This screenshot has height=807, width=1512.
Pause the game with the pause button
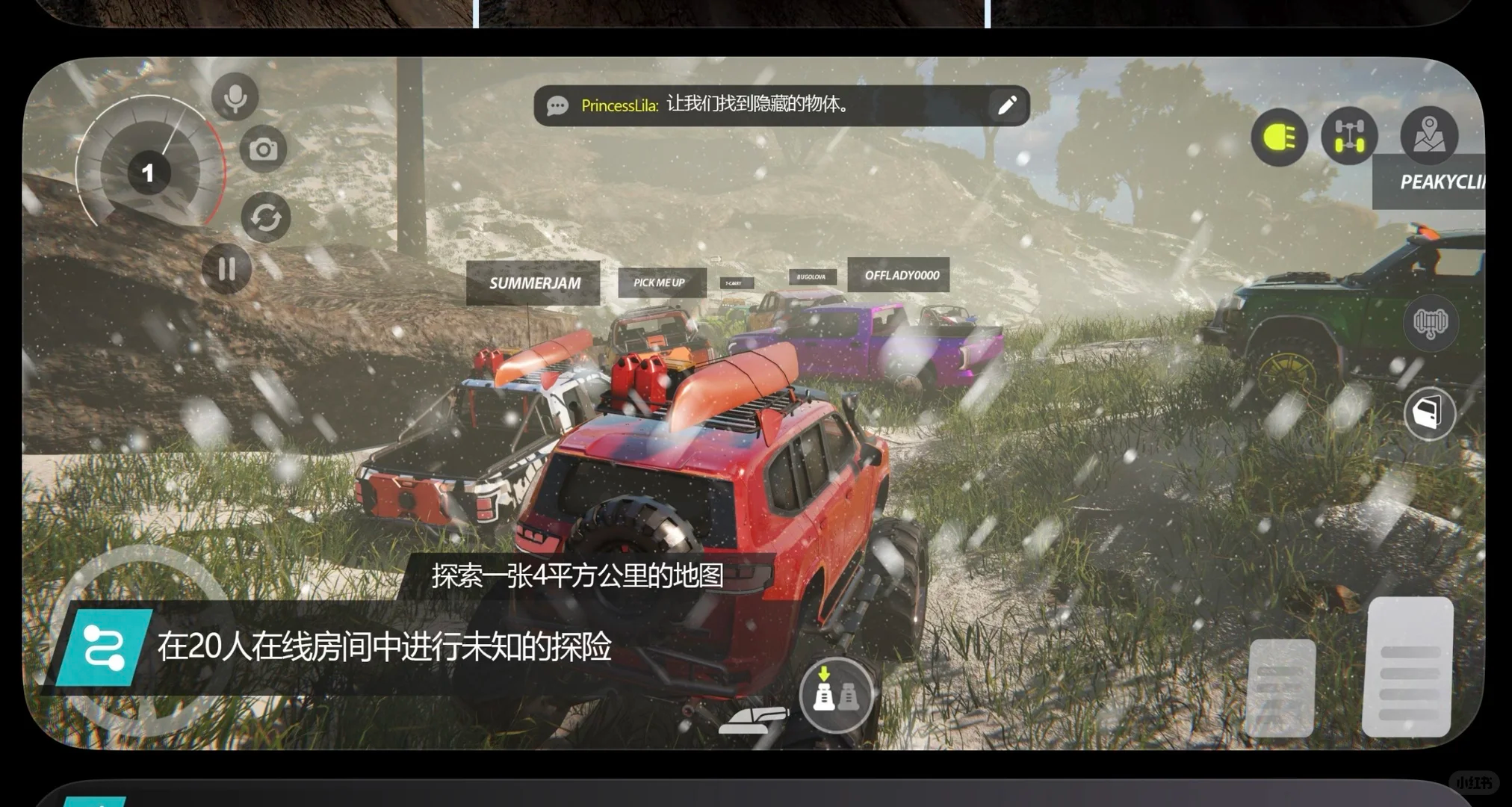[227, 268]
